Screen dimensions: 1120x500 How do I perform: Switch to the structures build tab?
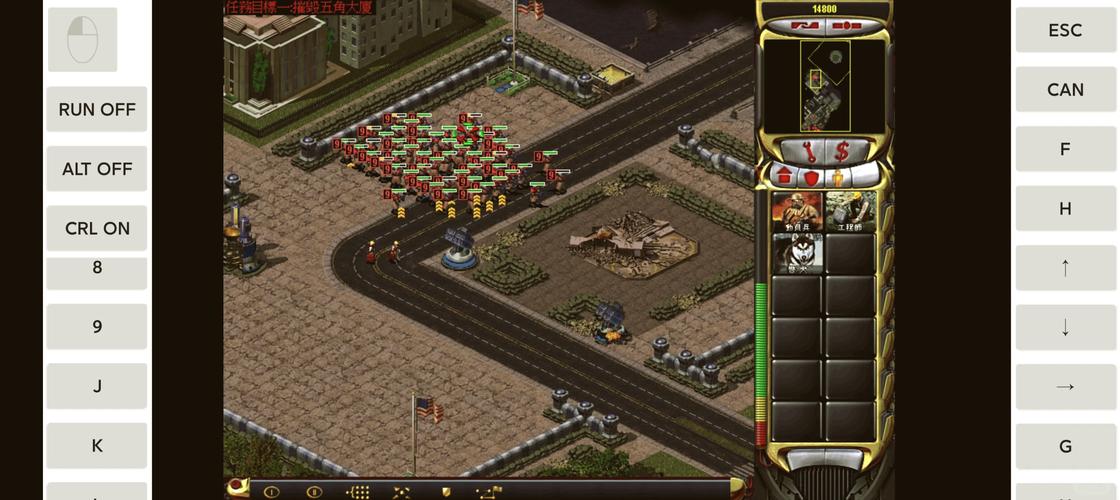point(784,177)
